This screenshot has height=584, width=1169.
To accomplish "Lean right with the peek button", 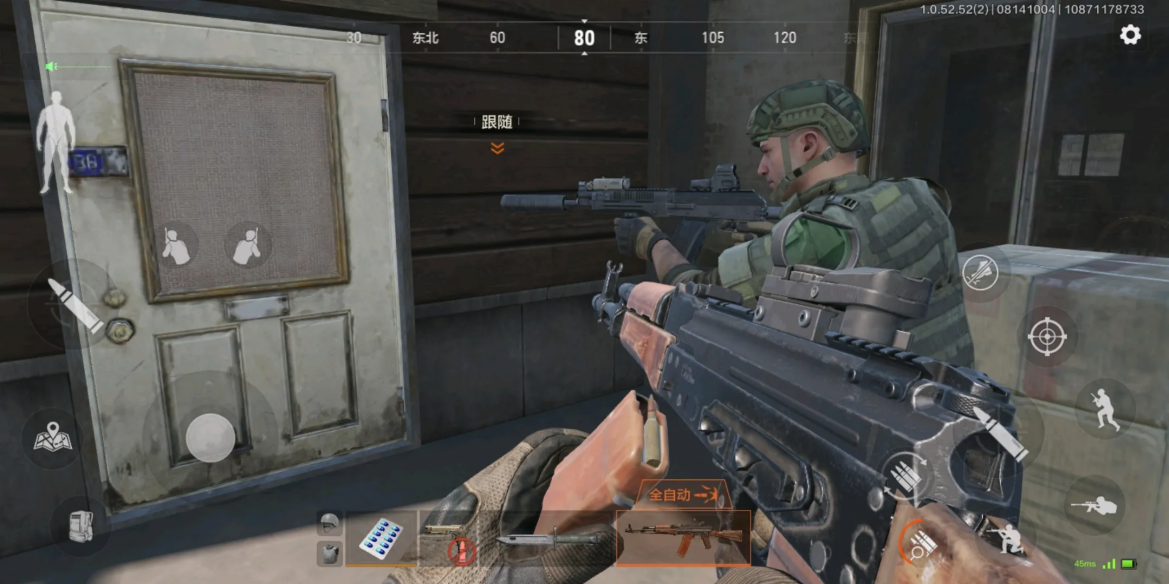I will point(247,245).
